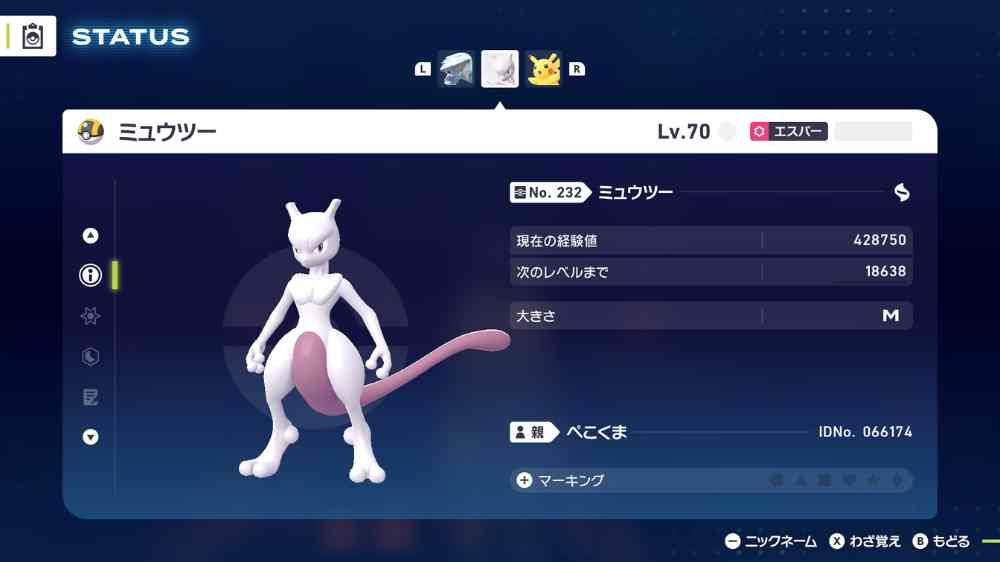Switch to the star-shaped sidebar tab

pos(91,316)
